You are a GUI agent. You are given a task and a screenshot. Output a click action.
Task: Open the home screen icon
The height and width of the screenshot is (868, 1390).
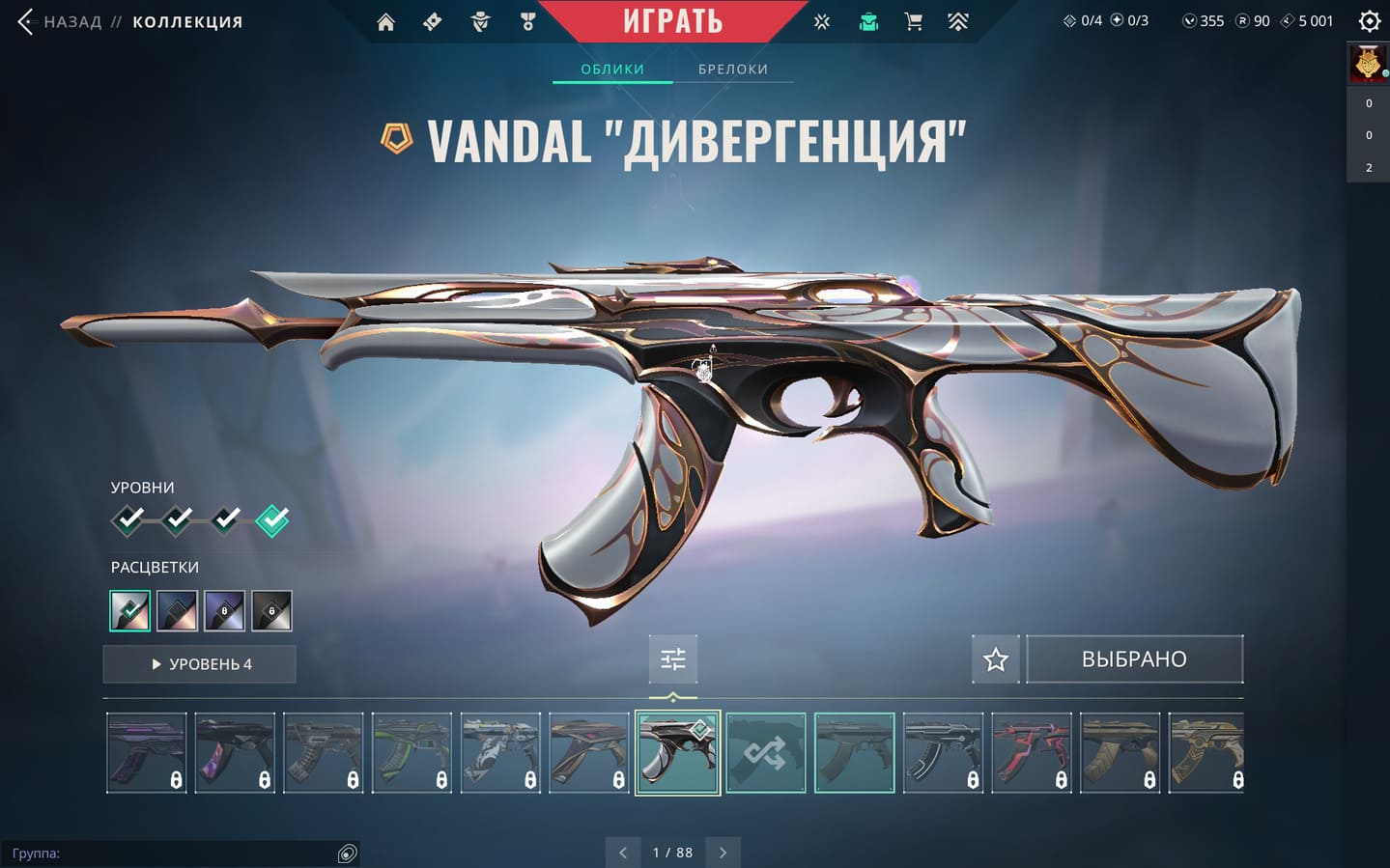pos(385,21)
